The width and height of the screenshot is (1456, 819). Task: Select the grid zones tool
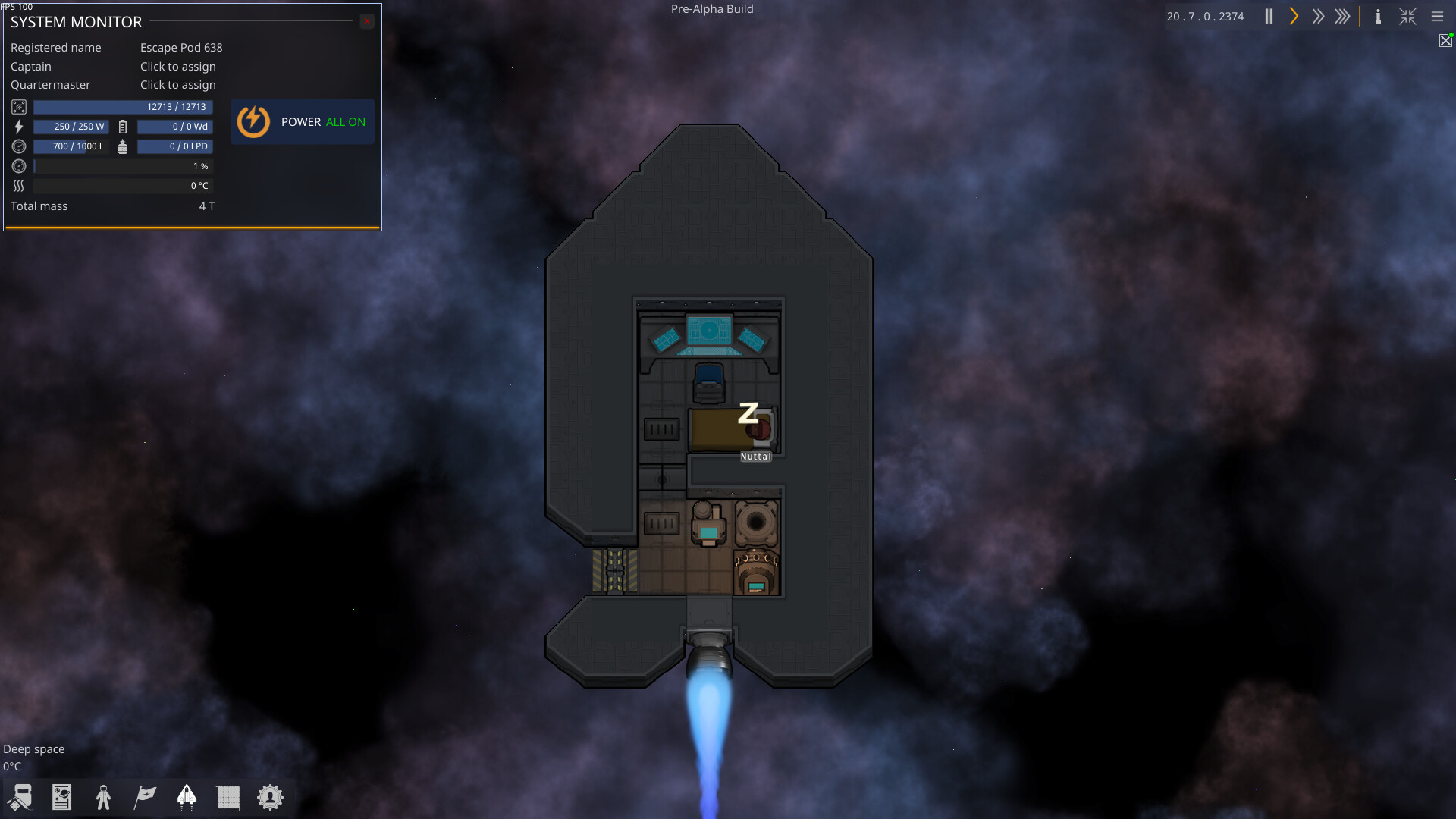pyautogui.click(x=228, y=797)
